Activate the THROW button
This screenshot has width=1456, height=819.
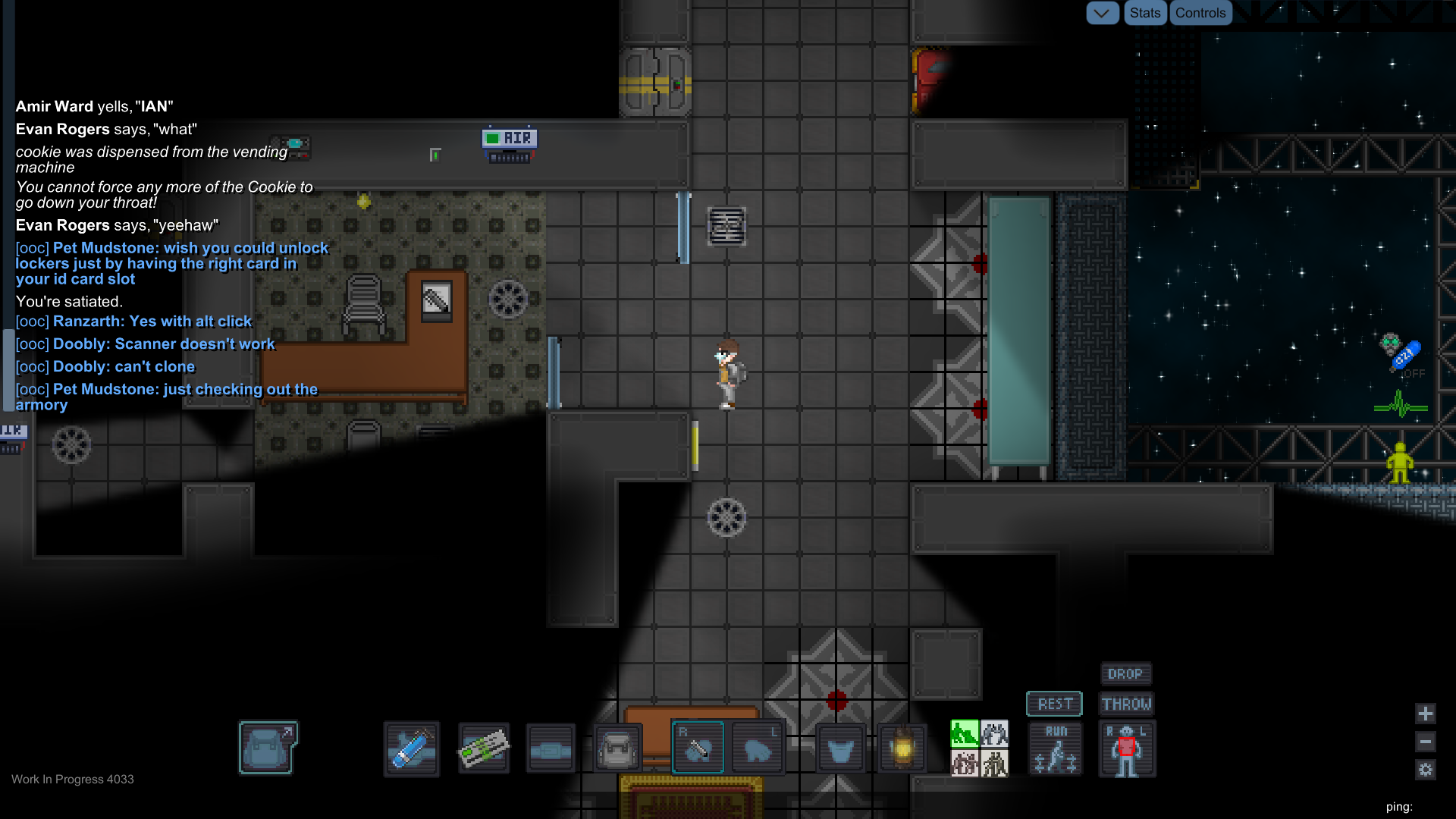(1126, 704)
